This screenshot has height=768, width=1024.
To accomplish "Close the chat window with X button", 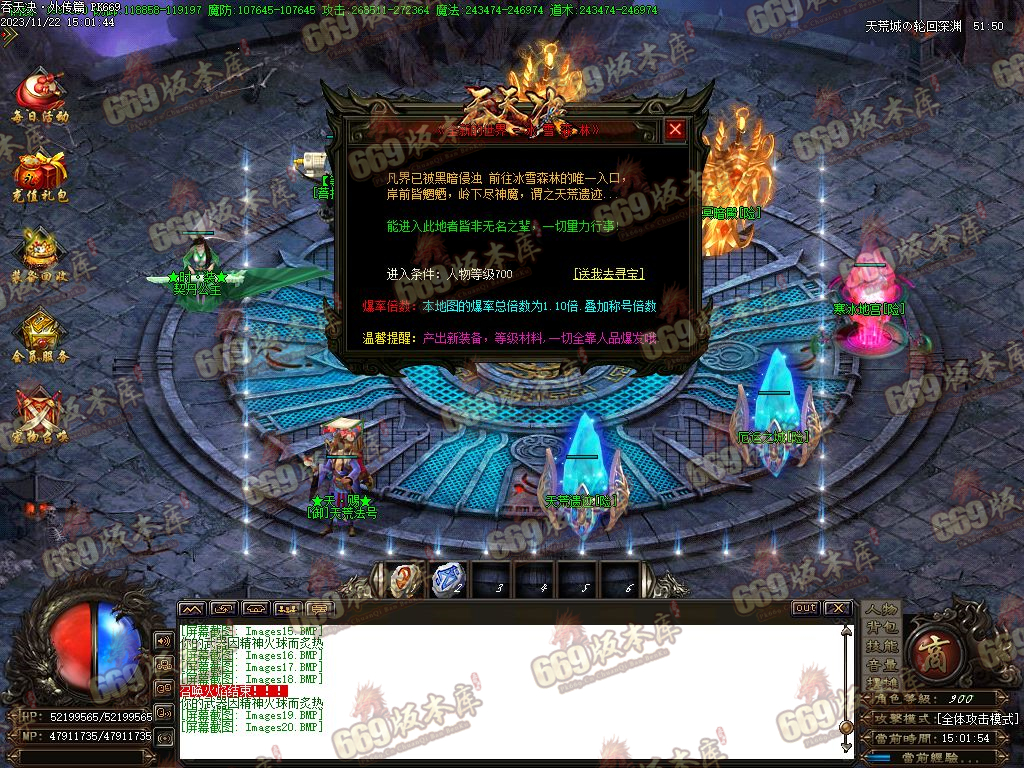I will click(837, 608).
